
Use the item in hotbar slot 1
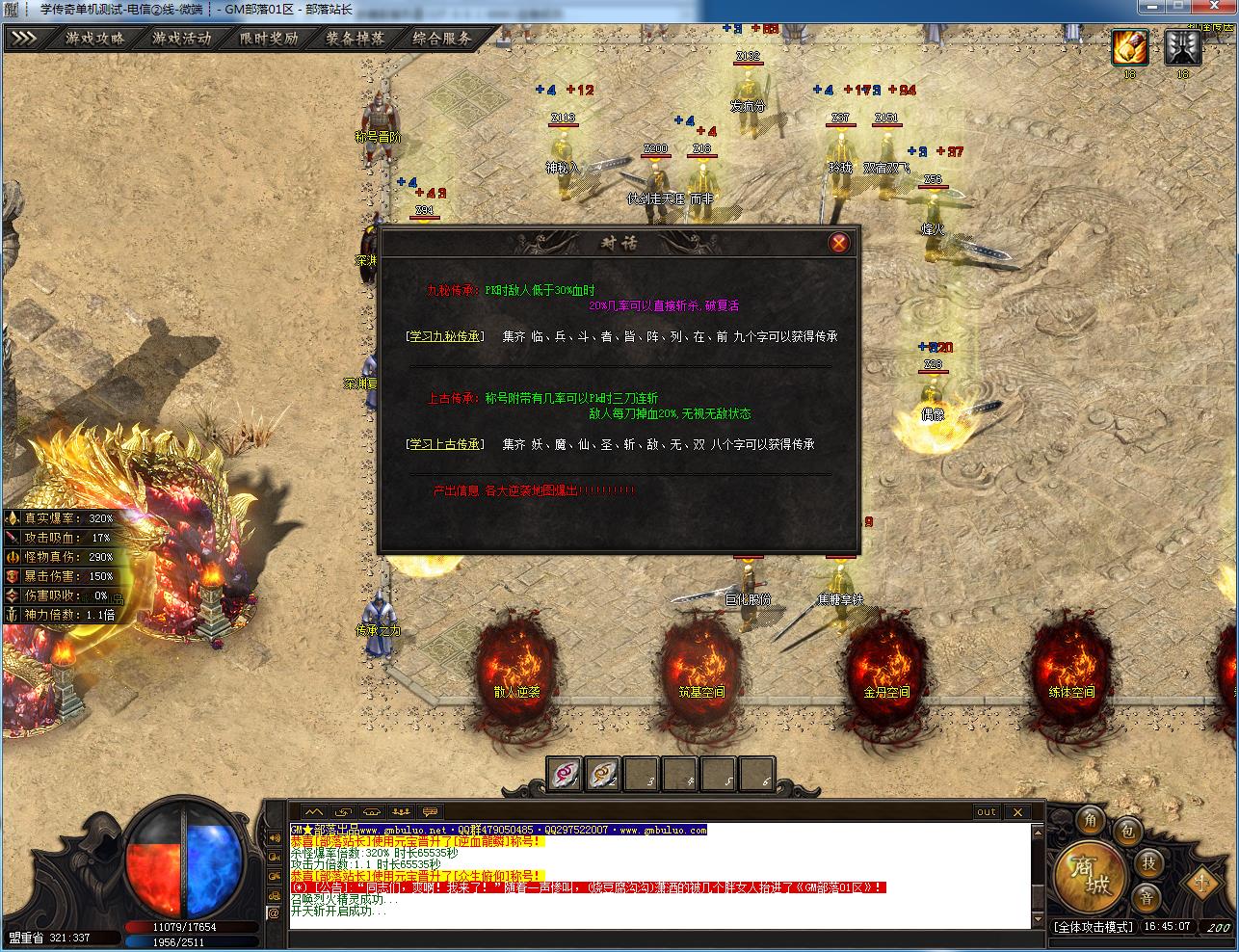tap(566, 772)
